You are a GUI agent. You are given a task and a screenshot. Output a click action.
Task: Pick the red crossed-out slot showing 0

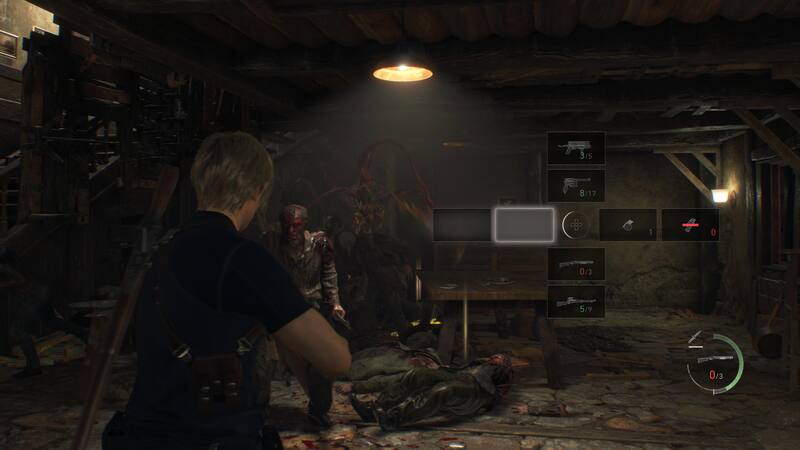click(x=690, y=225)
